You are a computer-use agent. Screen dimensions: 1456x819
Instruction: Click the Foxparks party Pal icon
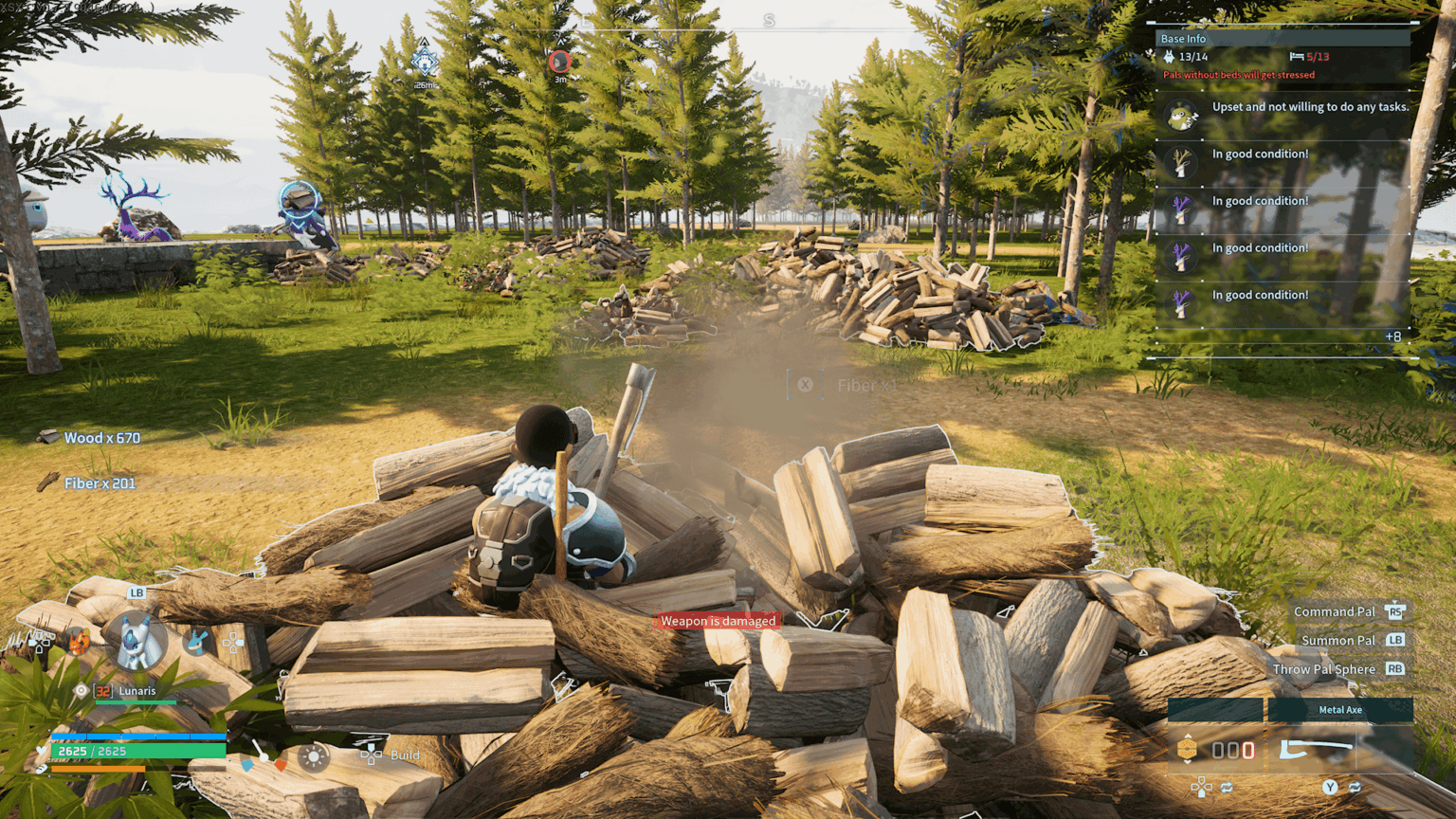coord(77,643)
